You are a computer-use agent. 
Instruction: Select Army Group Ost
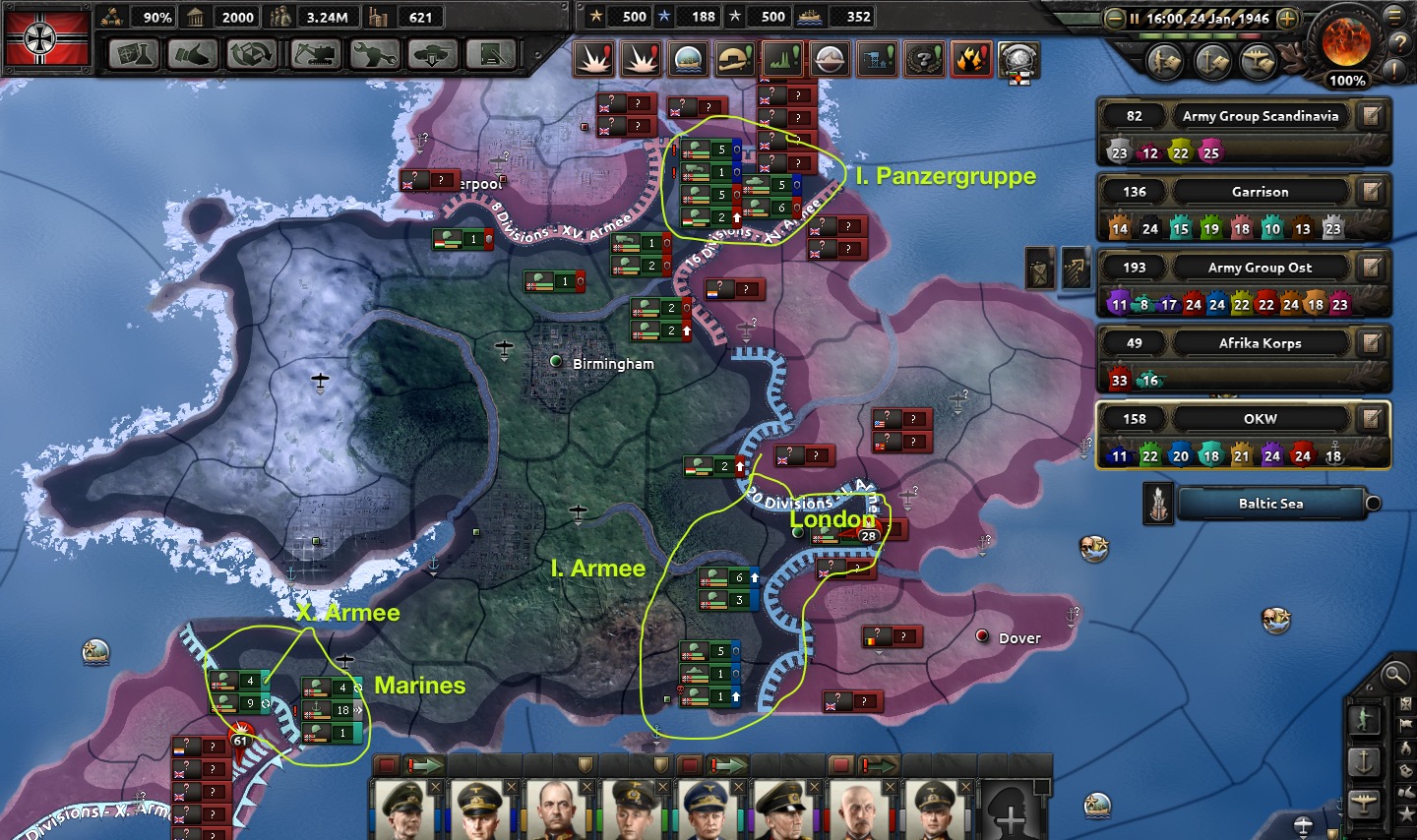click(x=1260, y=268)
